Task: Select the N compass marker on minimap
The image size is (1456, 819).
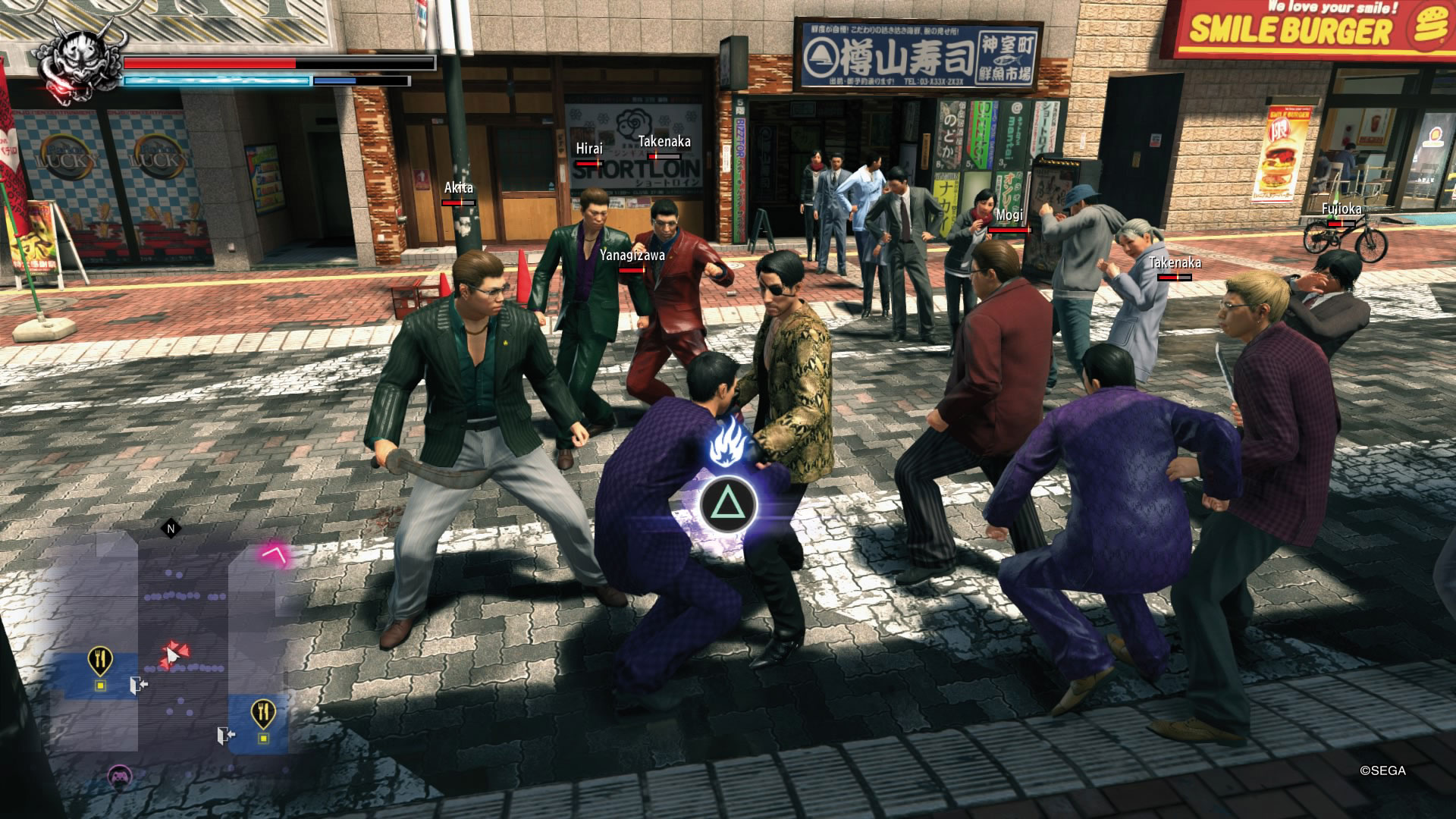Action: (171, 529)
